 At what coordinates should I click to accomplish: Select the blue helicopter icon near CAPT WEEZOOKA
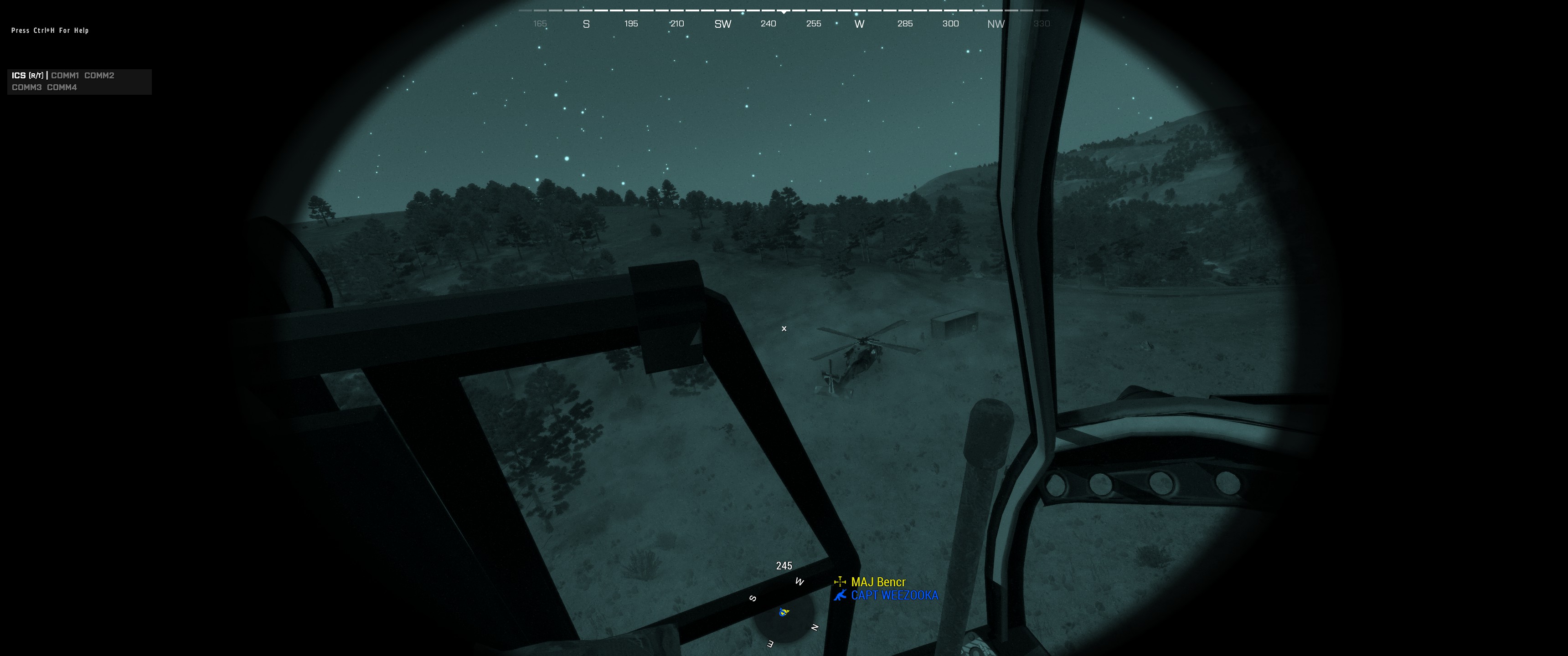click(x=841, y=595)
